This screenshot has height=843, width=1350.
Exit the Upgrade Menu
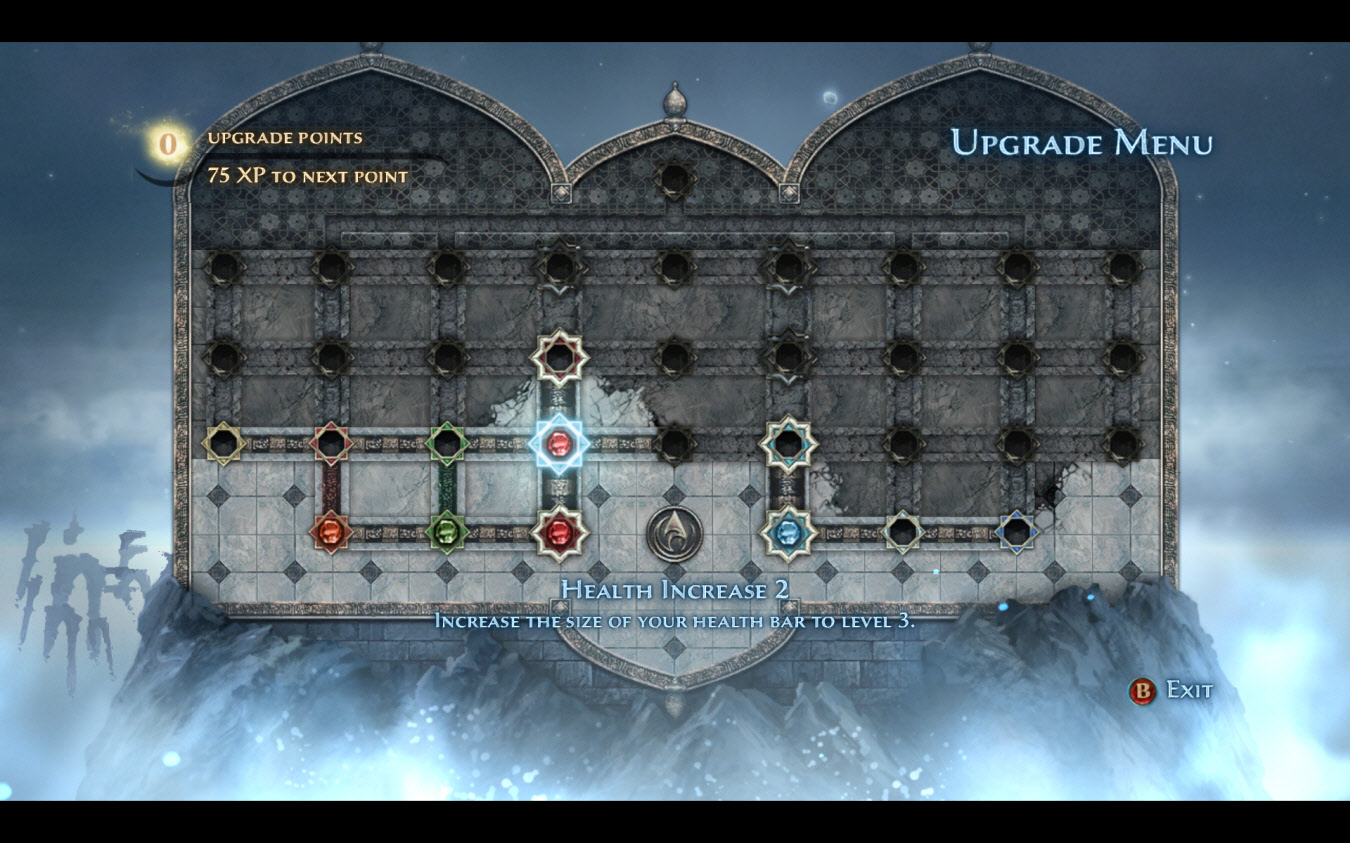pos(1170,690)
